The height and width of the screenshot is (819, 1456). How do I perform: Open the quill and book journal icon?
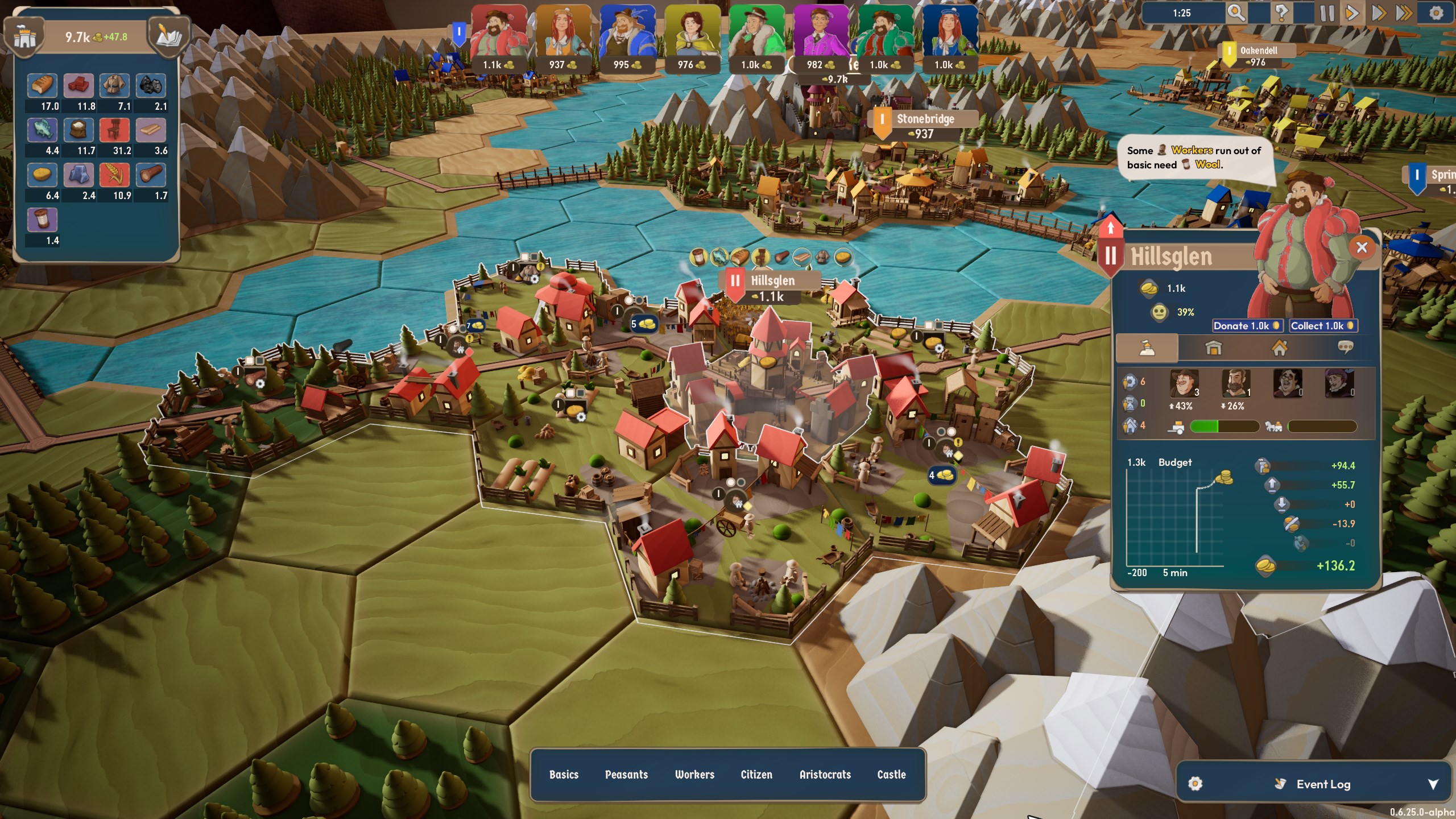tap(168, 37)
